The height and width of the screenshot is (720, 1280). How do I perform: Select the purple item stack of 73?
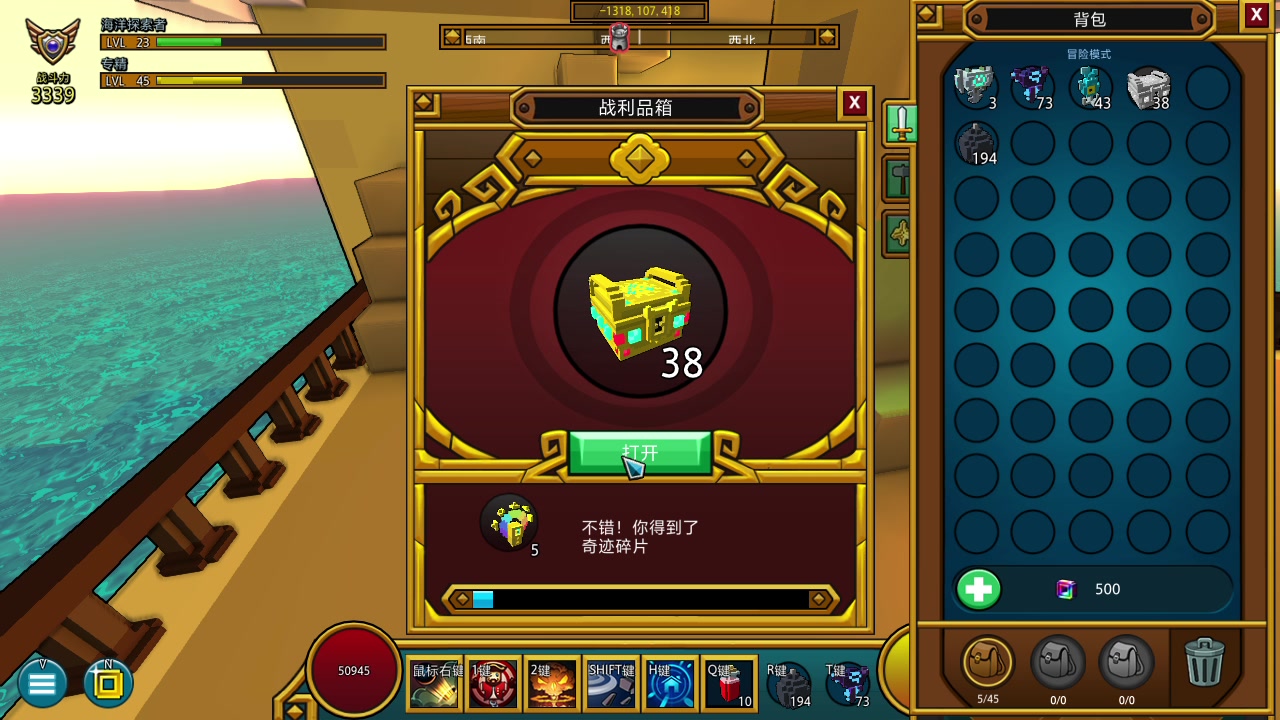(1032, 88)
